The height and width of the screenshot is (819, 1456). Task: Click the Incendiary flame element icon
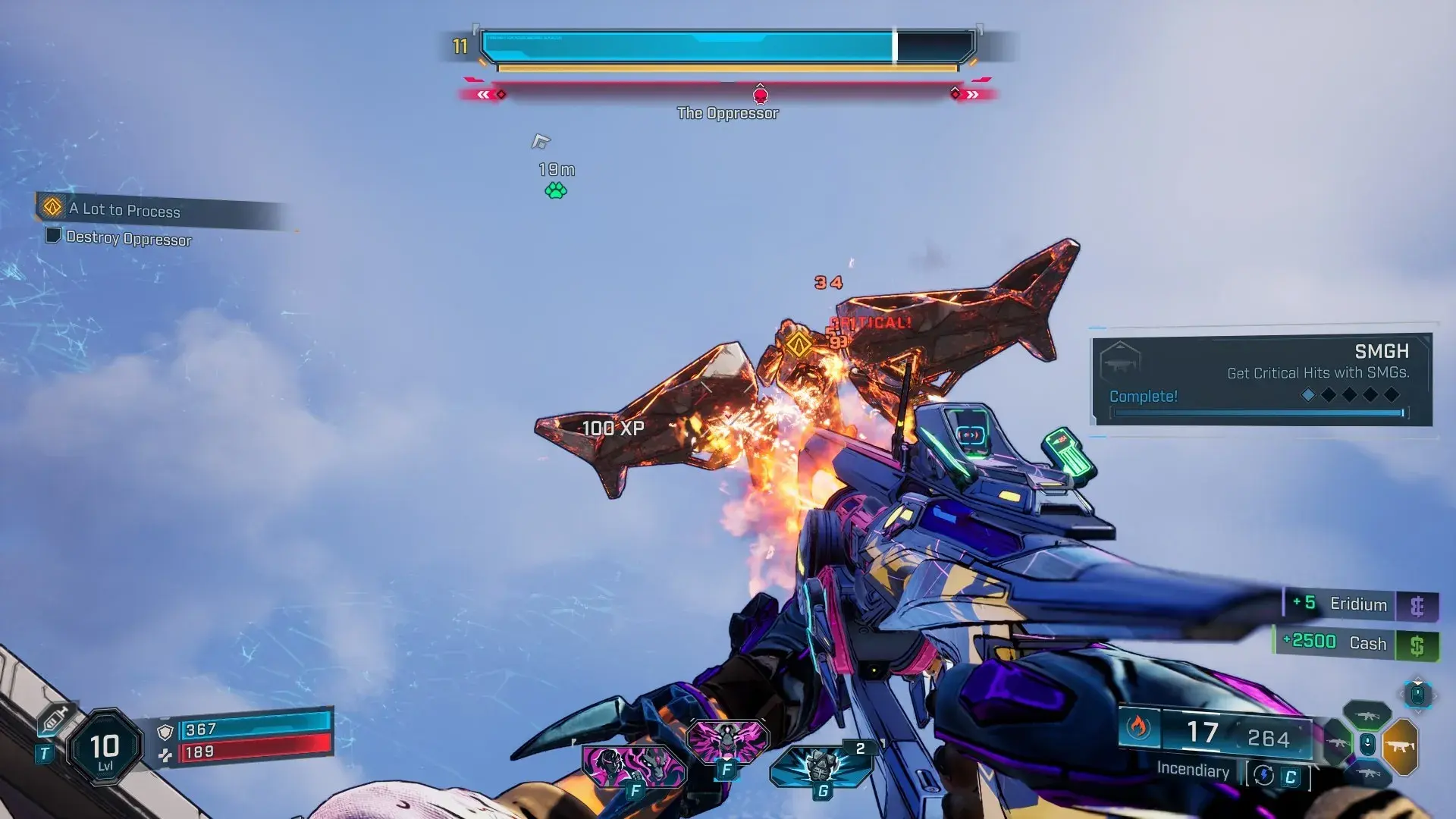tap(1137, 727)
